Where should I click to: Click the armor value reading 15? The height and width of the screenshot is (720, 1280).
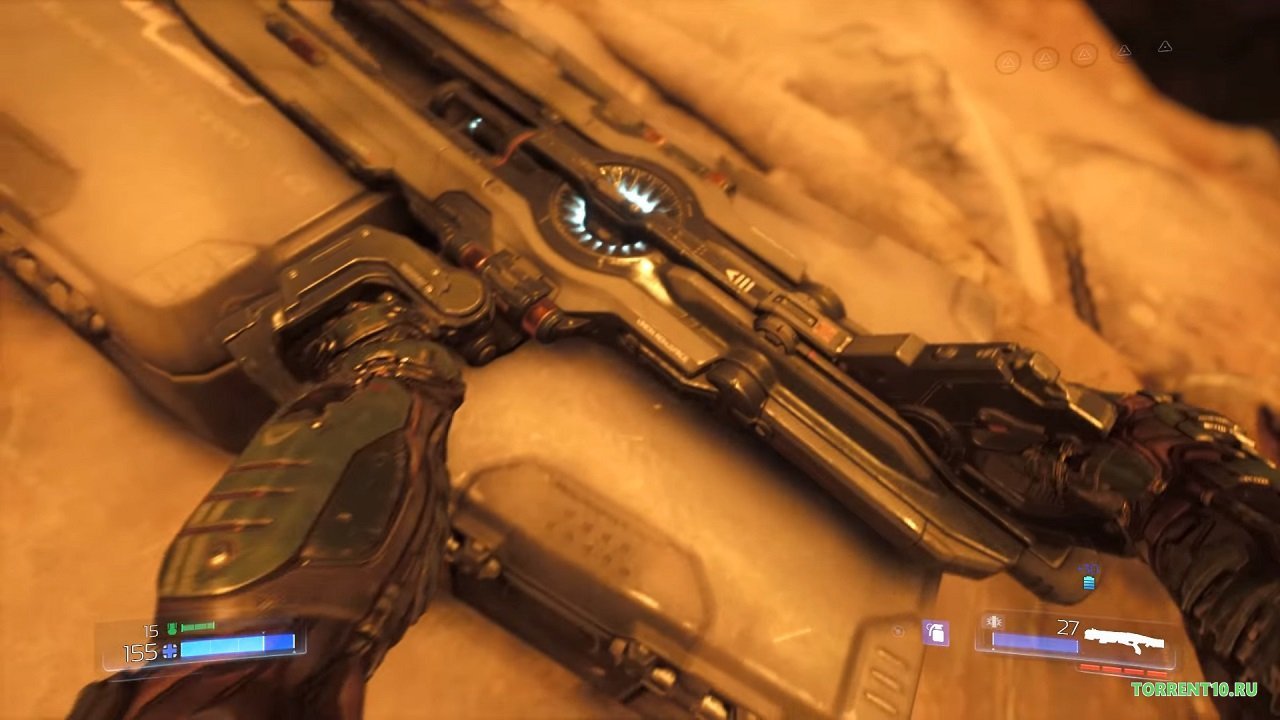pyautogui.click(x=150, y=630)
